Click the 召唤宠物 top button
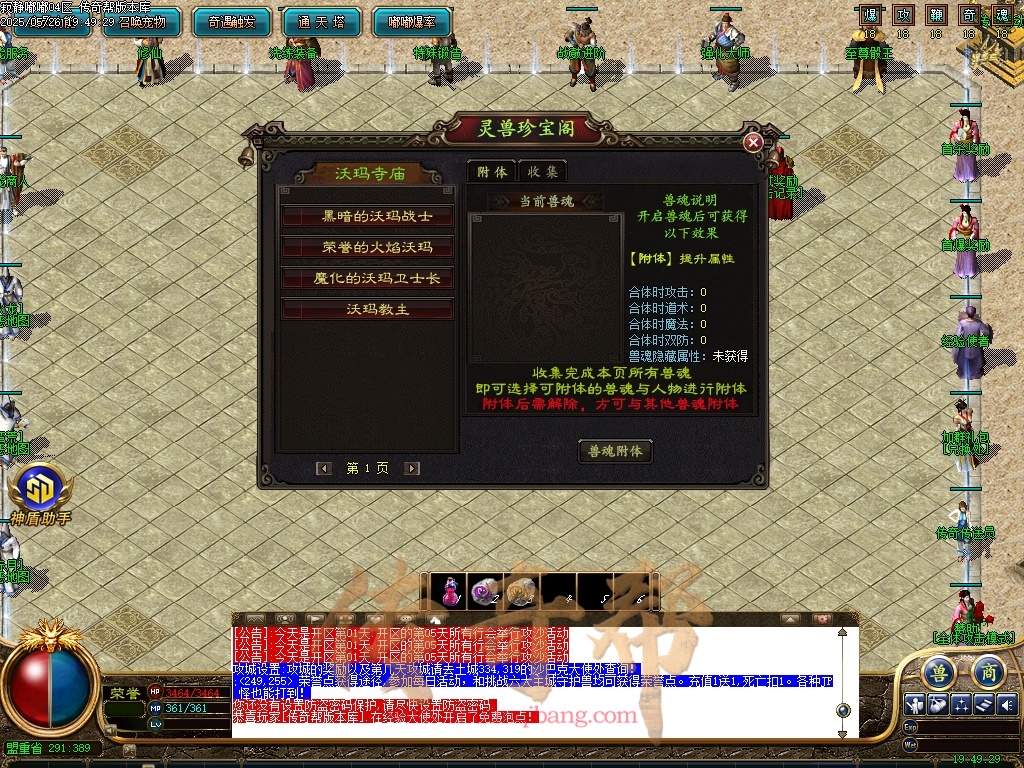 (x=142, y=21)
